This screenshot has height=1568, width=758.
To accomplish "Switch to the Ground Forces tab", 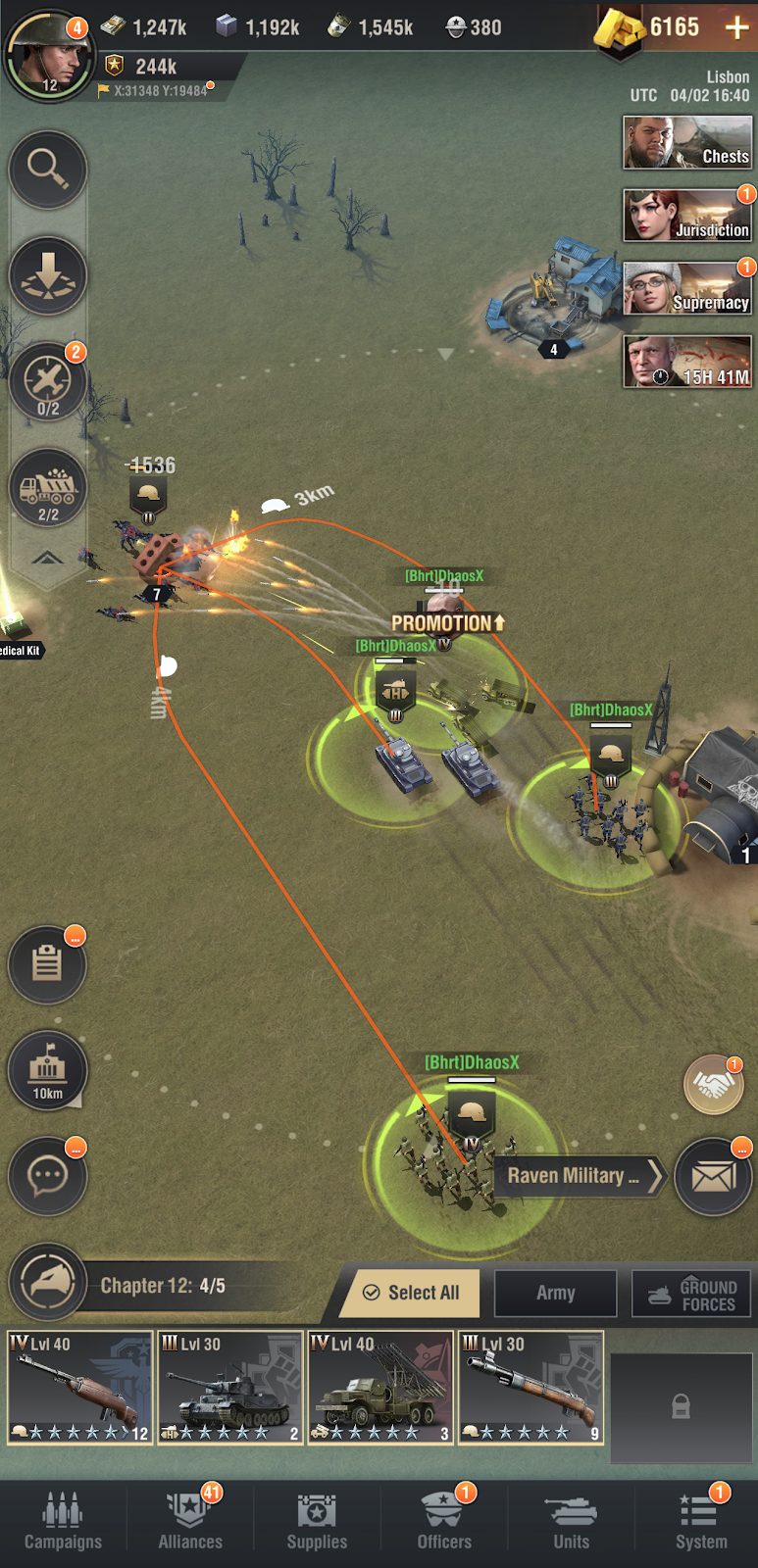I will [691, 1294].
